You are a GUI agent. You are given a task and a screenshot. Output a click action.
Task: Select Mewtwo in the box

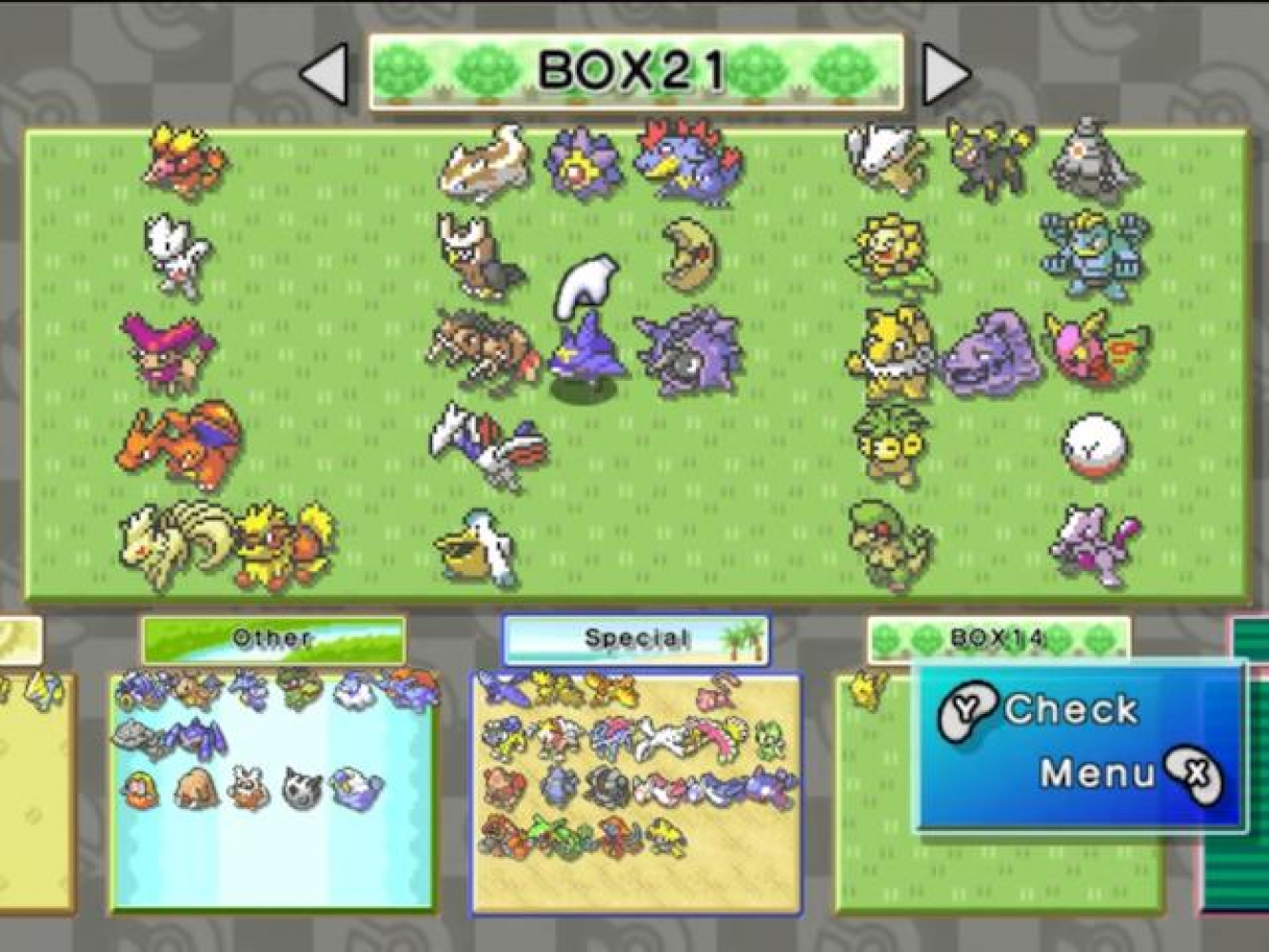(x=1093, y=545)
